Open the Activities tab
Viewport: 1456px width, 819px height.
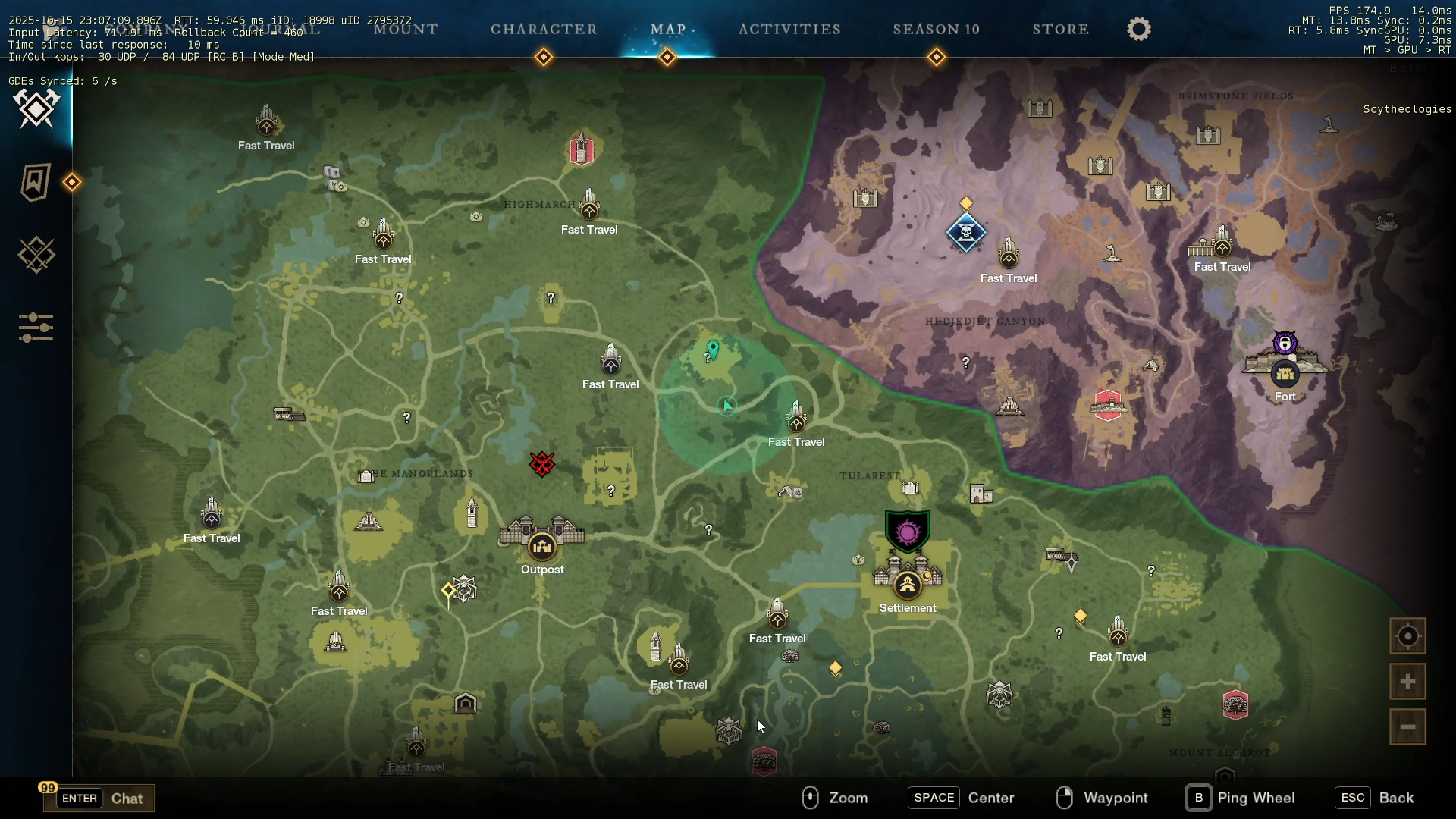(789, 30)
